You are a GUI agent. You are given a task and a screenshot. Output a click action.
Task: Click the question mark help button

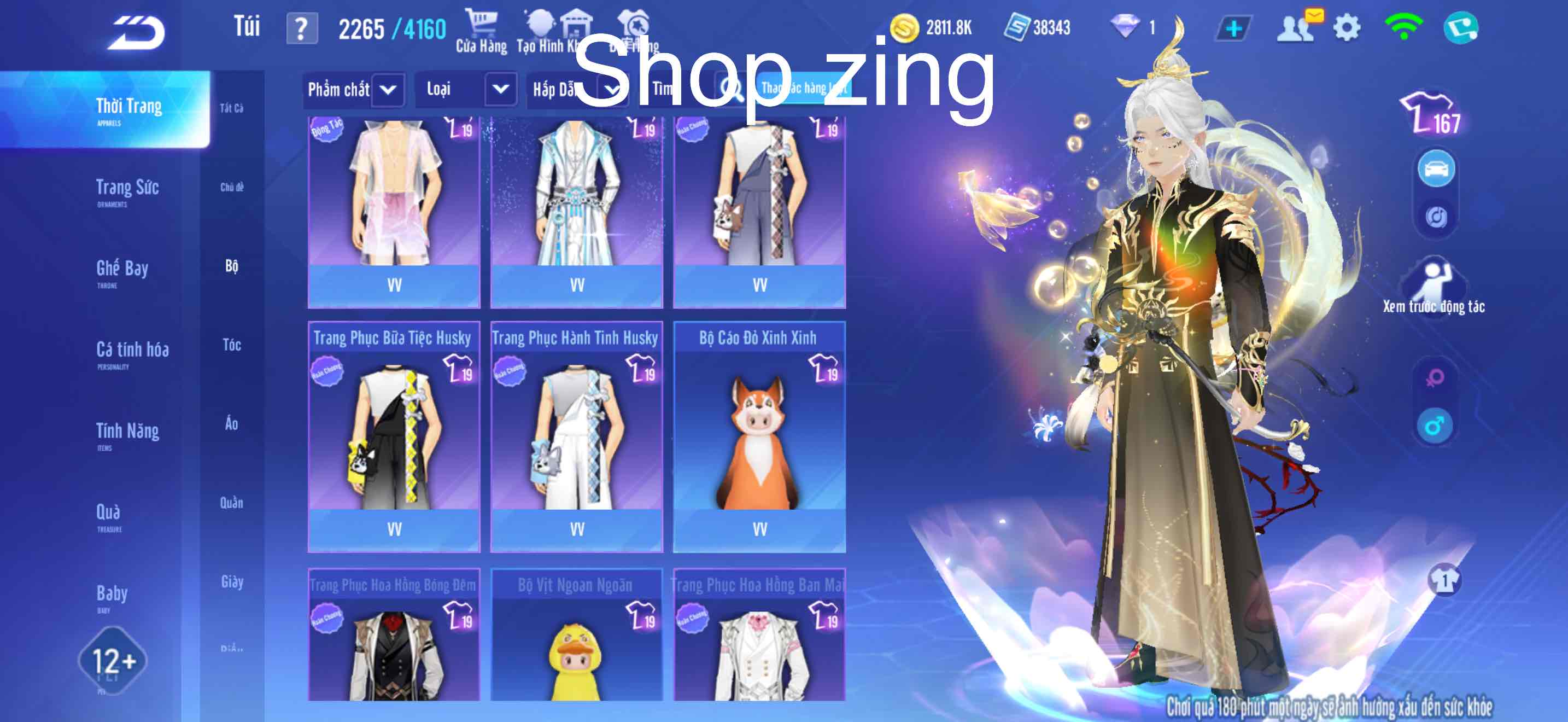[x=303, y=27]
